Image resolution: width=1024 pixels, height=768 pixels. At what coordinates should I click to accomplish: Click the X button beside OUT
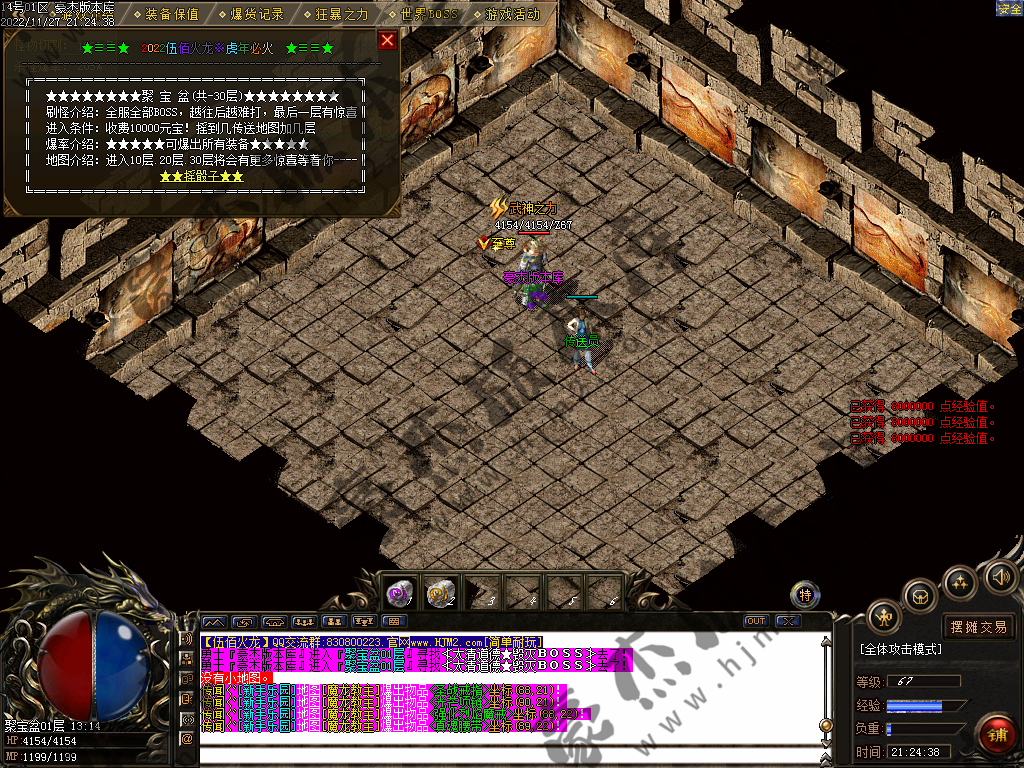788,621
